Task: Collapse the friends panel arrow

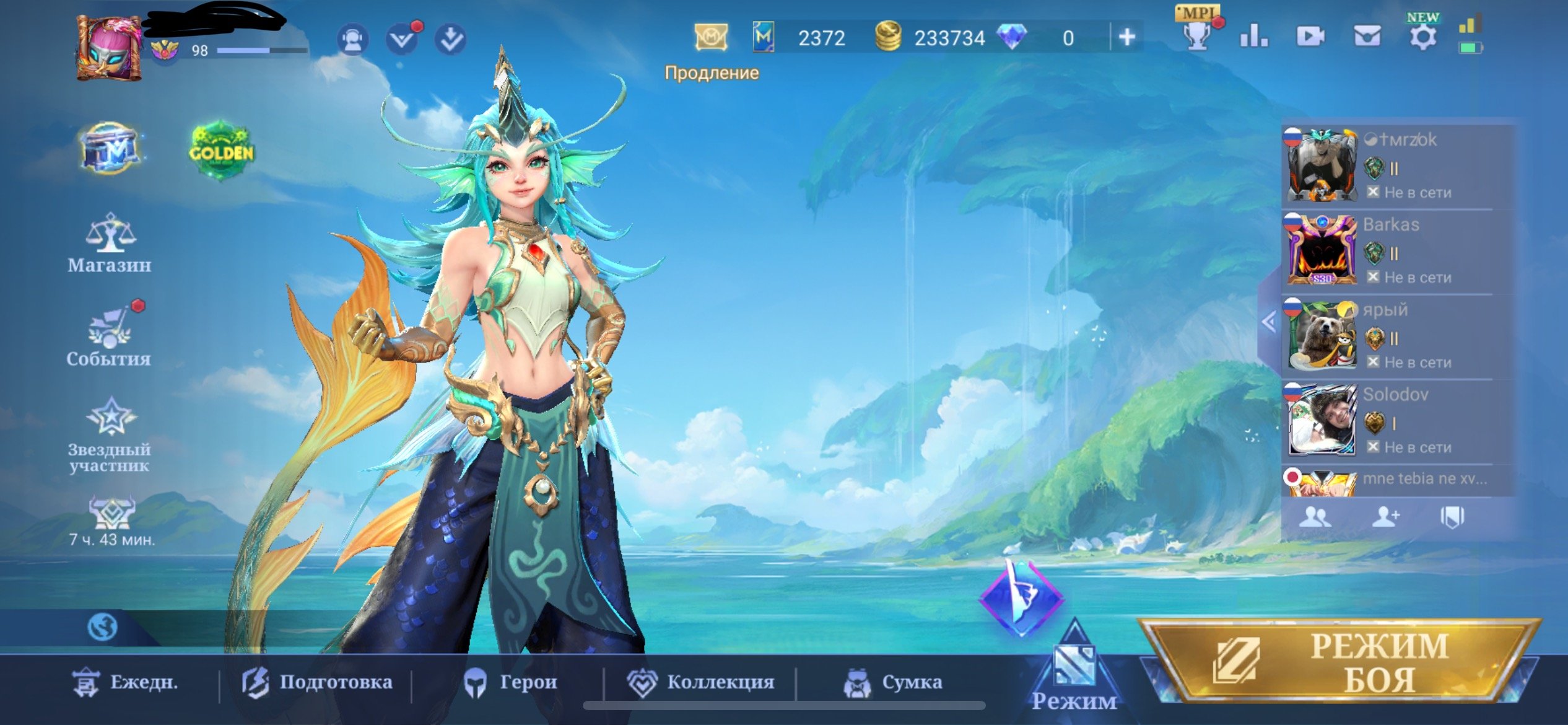Action: pos(1268,322)
